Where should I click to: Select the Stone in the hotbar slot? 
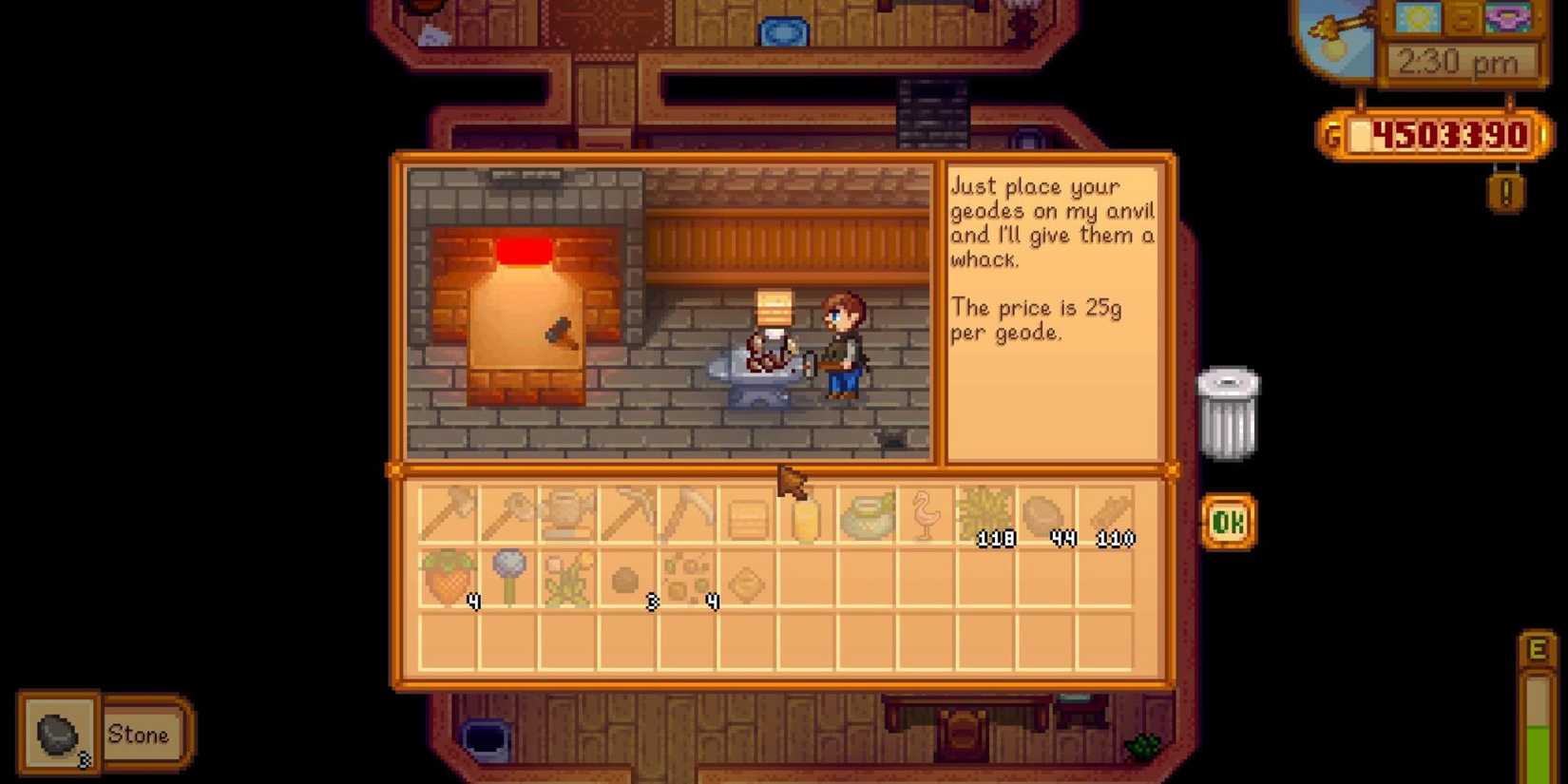coord(59,732)
